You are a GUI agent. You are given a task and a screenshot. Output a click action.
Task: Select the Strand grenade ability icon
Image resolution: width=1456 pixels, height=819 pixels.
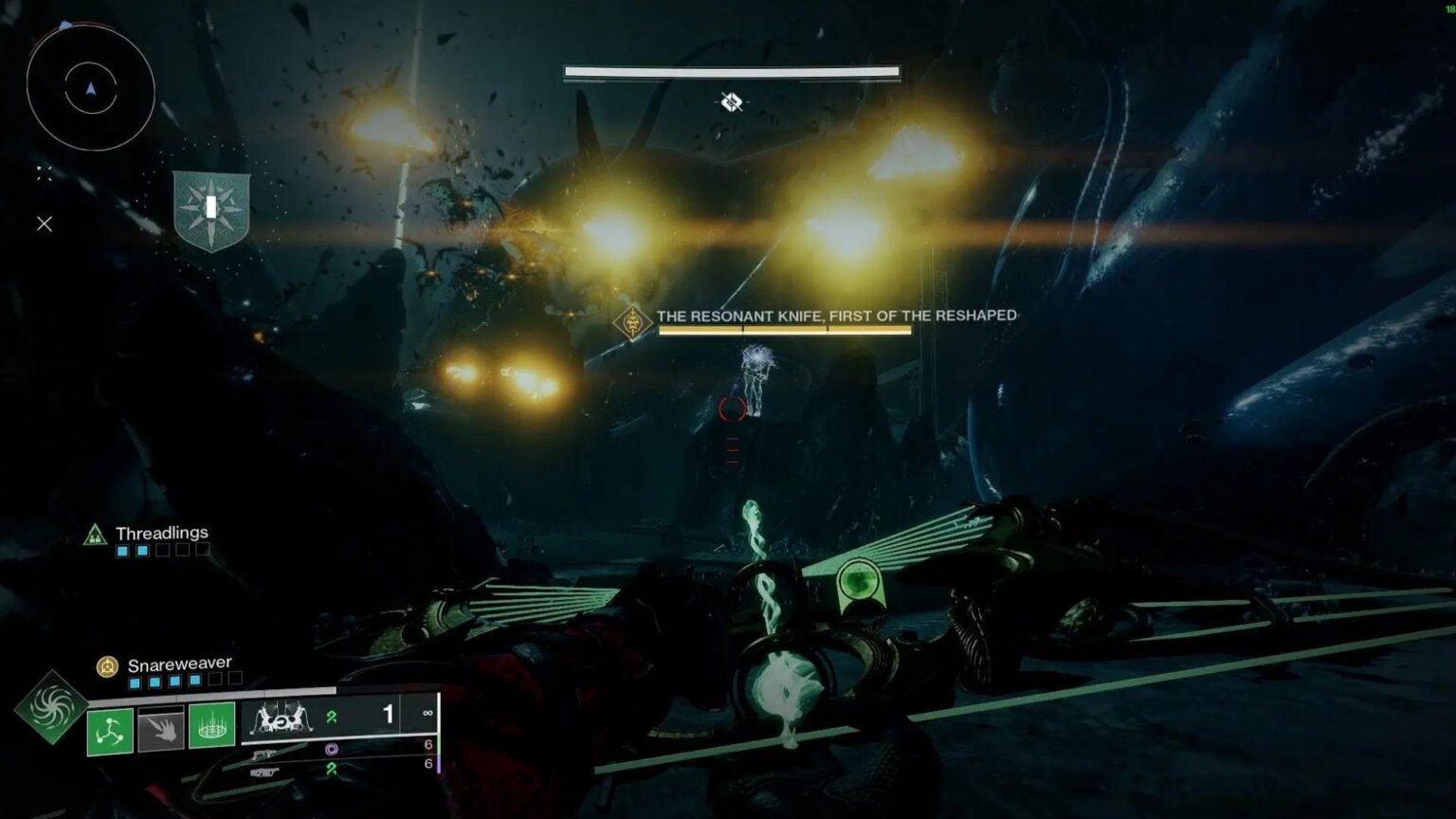click(x=109, y=731)
